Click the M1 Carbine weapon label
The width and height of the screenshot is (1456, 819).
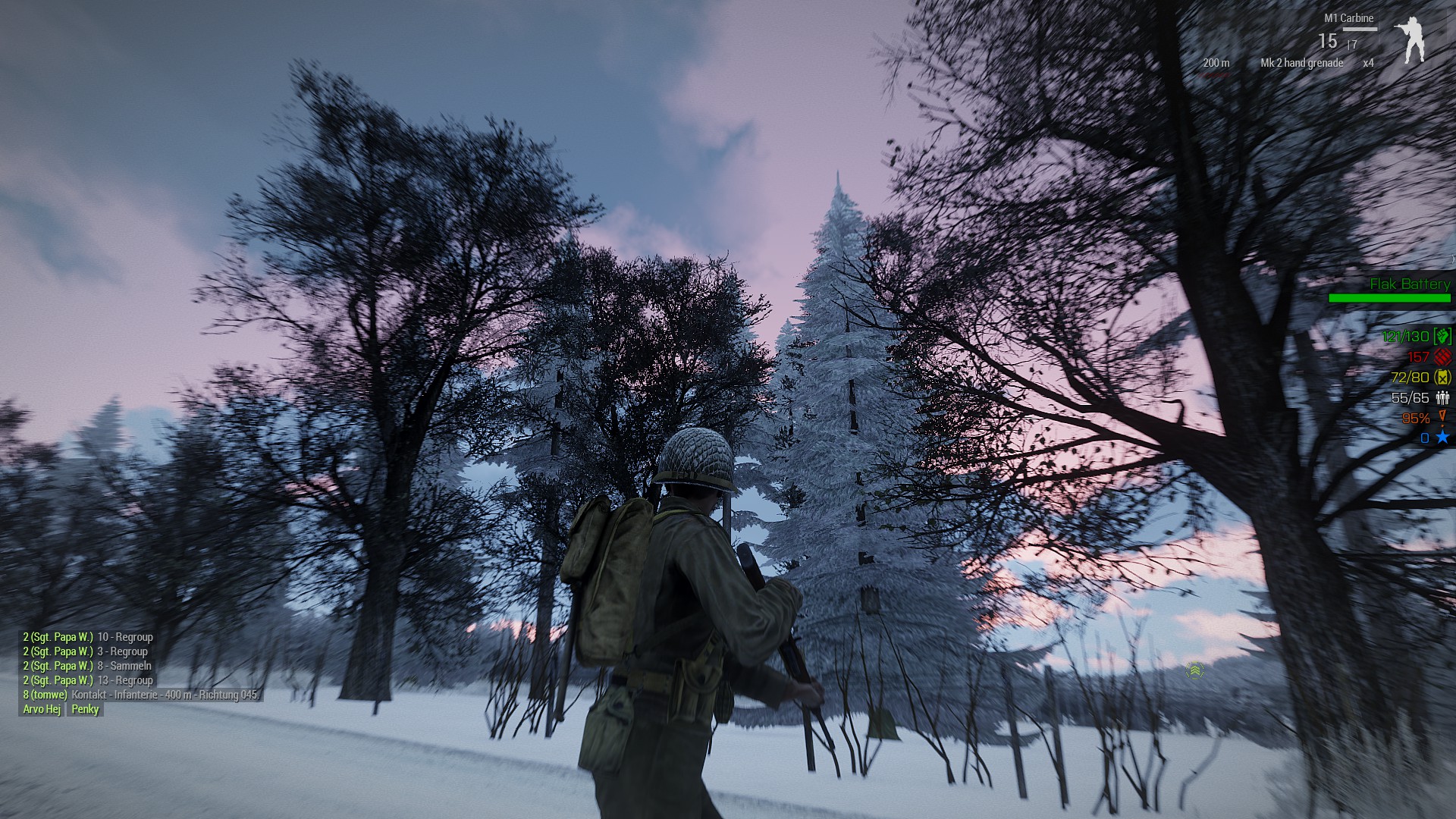click(1348, 18)
